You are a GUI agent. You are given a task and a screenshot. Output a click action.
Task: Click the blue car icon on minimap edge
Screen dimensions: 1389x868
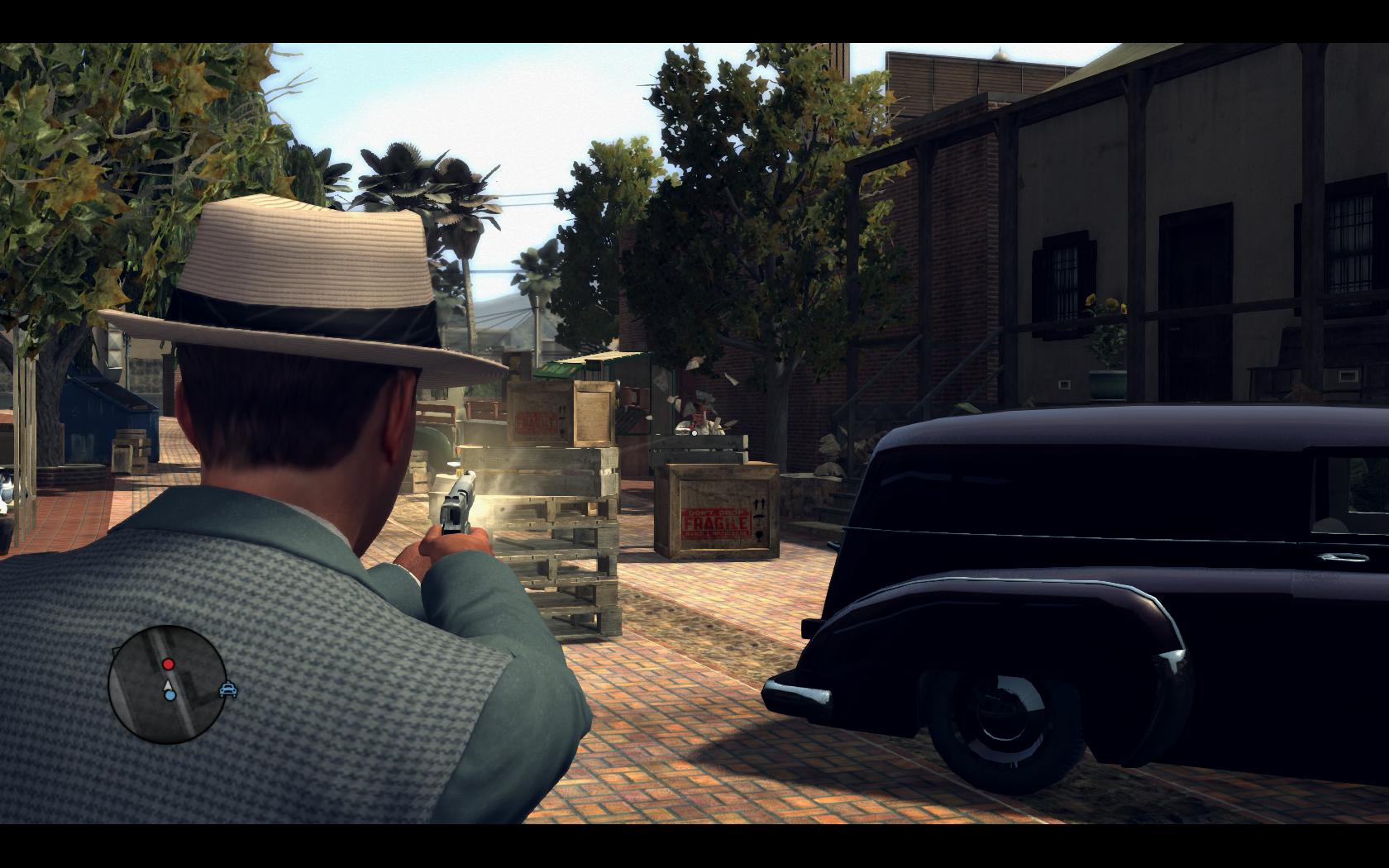229,689
